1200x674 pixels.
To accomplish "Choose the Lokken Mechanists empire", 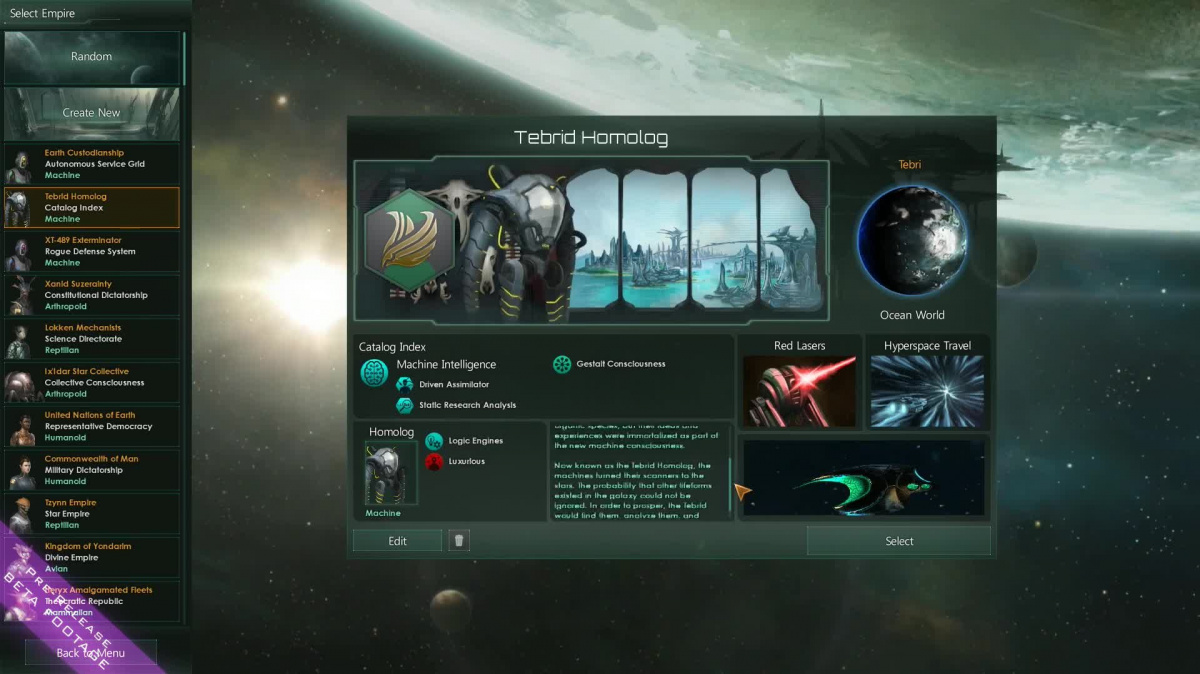I will [92, 339].
